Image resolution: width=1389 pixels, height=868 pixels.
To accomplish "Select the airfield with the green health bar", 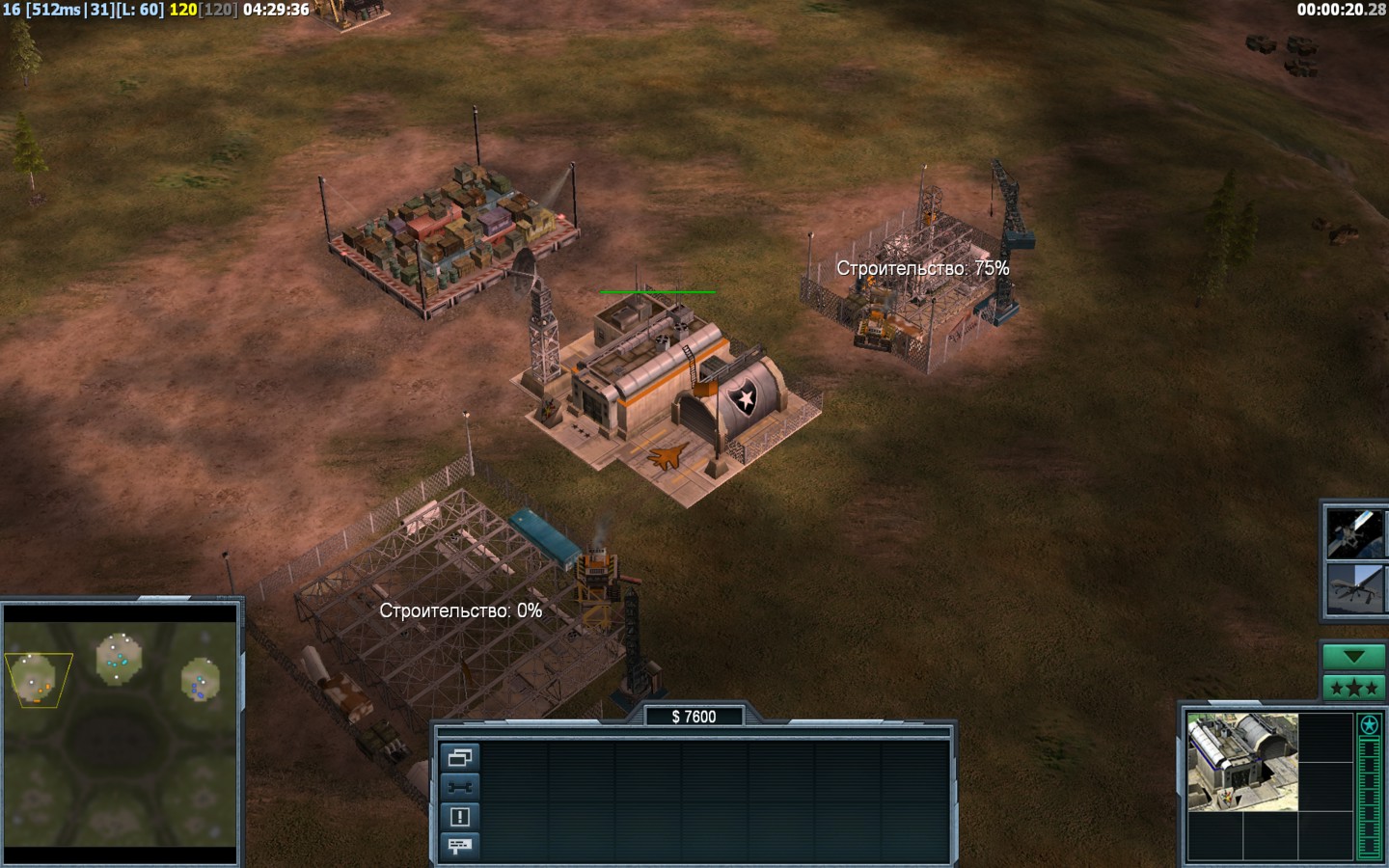I will tap(666, 395).
